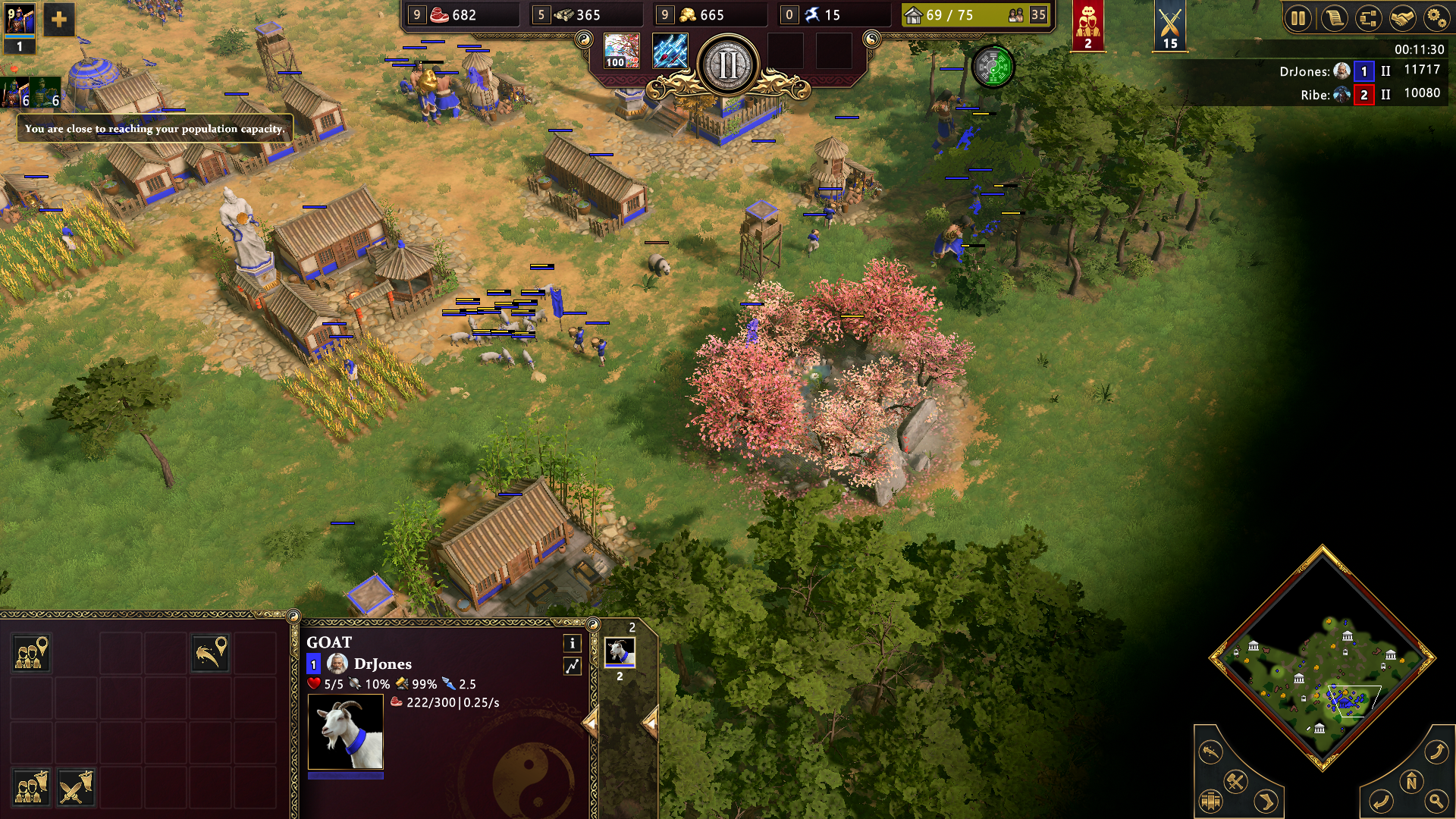Open the diplomacy handshake menu
Screen dimensions: 1456x819
point(1402,18)
